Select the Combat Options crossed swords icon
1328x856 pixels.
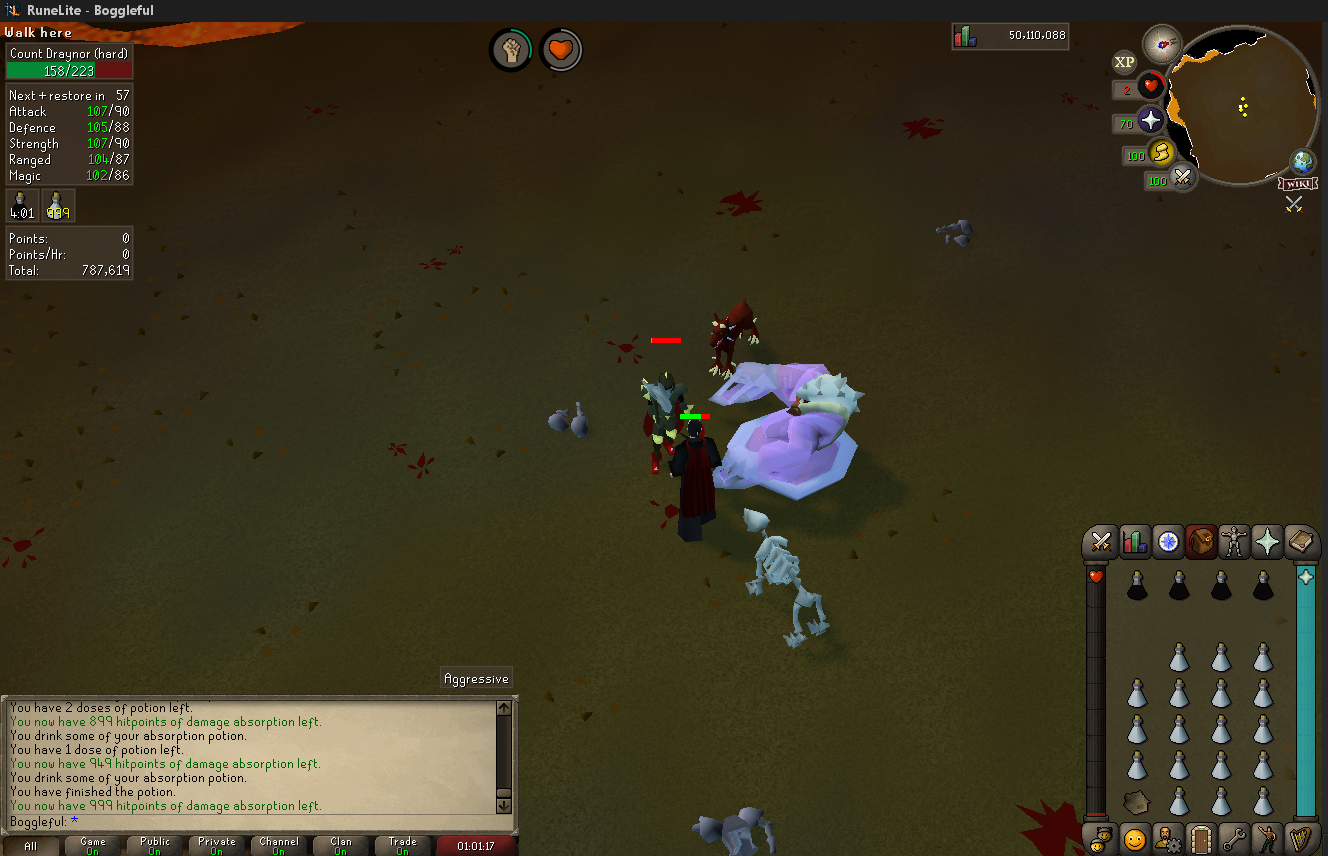pyautogui.click(x=1102, y=542)
